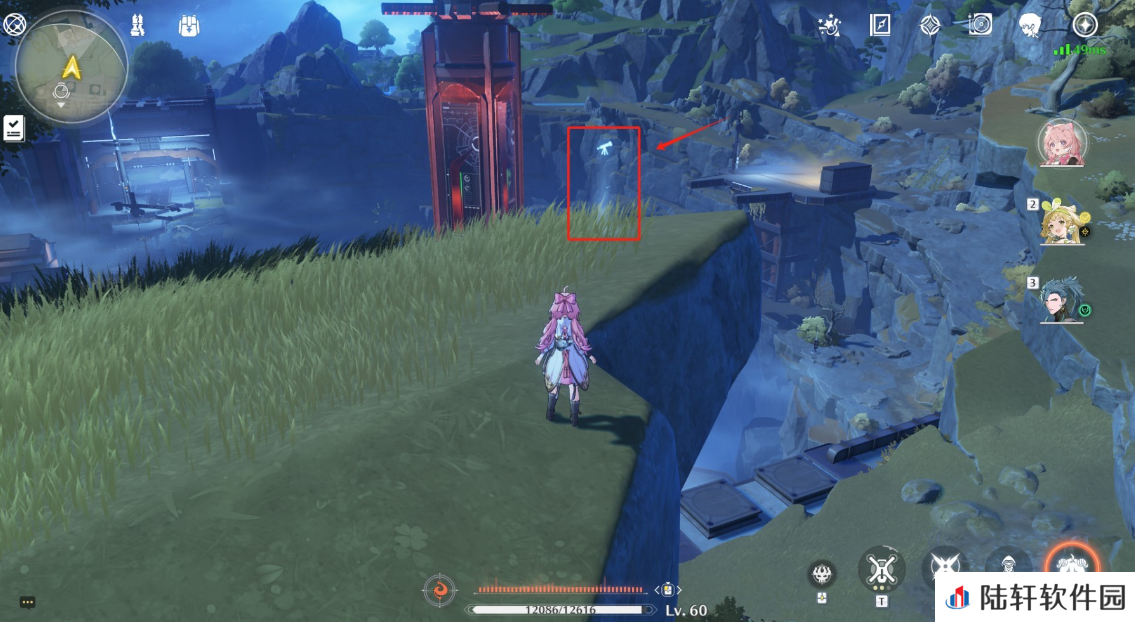Activate the hooded figure skill
Image resolution: width=1135 pixels, height=622 pixels.
click(1007, 566)
